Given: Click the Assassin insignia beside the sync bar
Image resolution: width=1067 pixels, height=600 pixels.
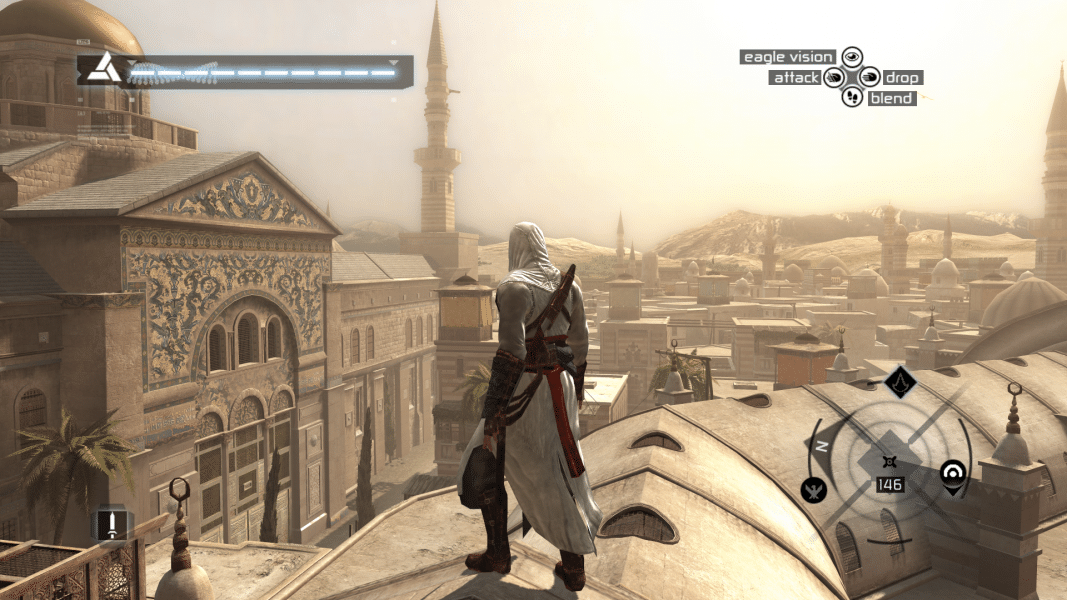Looking at the screenshot, I should coord(99,69).
